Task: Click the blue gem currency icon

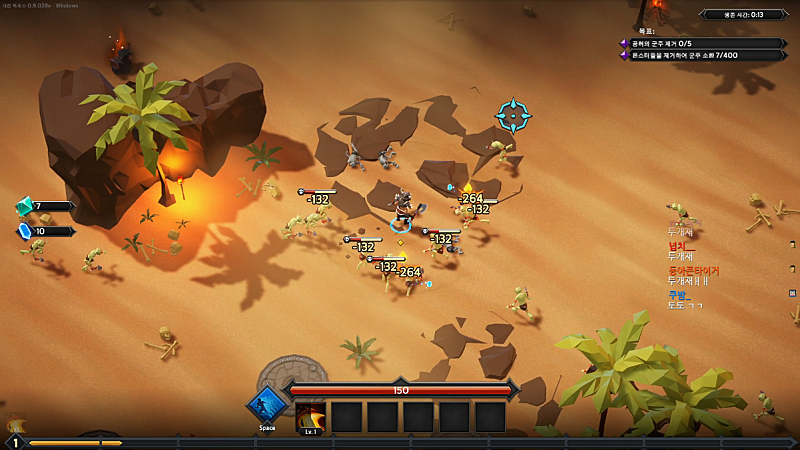Action: (x=24, y=231)
